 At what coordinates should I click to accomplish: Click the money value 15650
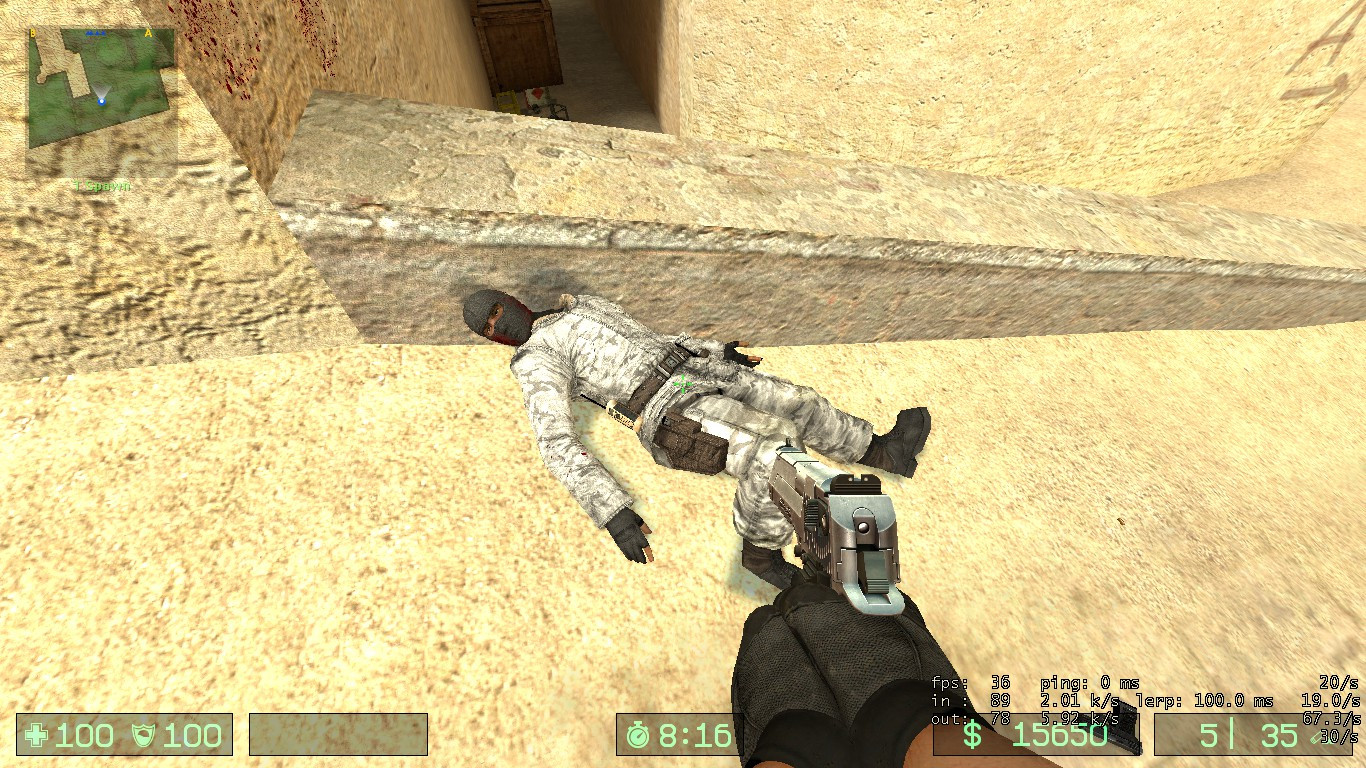pyautogui.click(x=1058, y=733)
